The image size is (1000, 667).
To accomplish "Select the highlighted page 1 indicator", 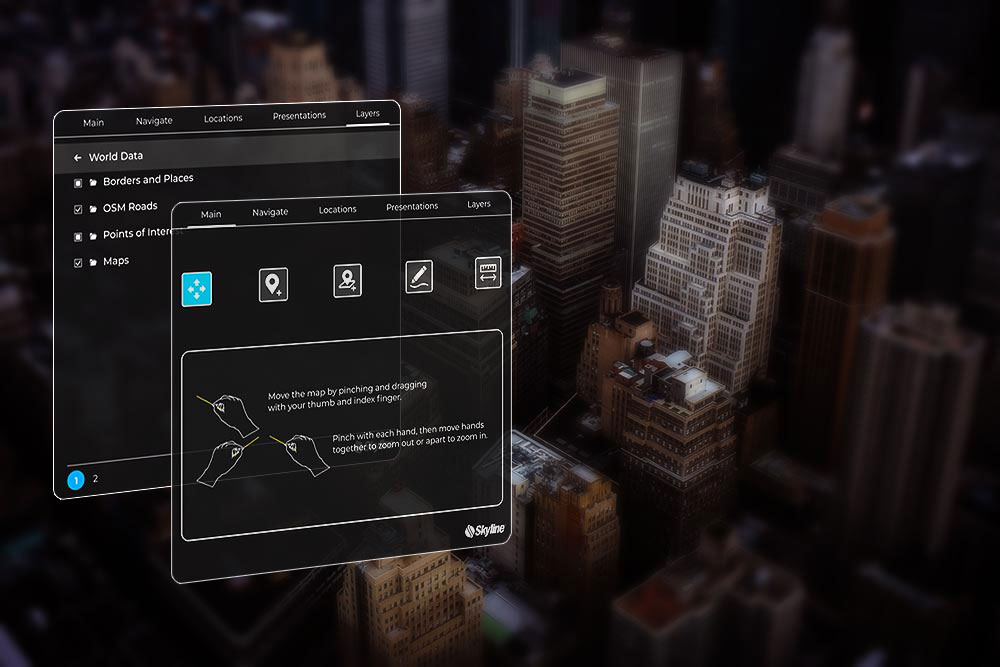I will tap(75, 480).
